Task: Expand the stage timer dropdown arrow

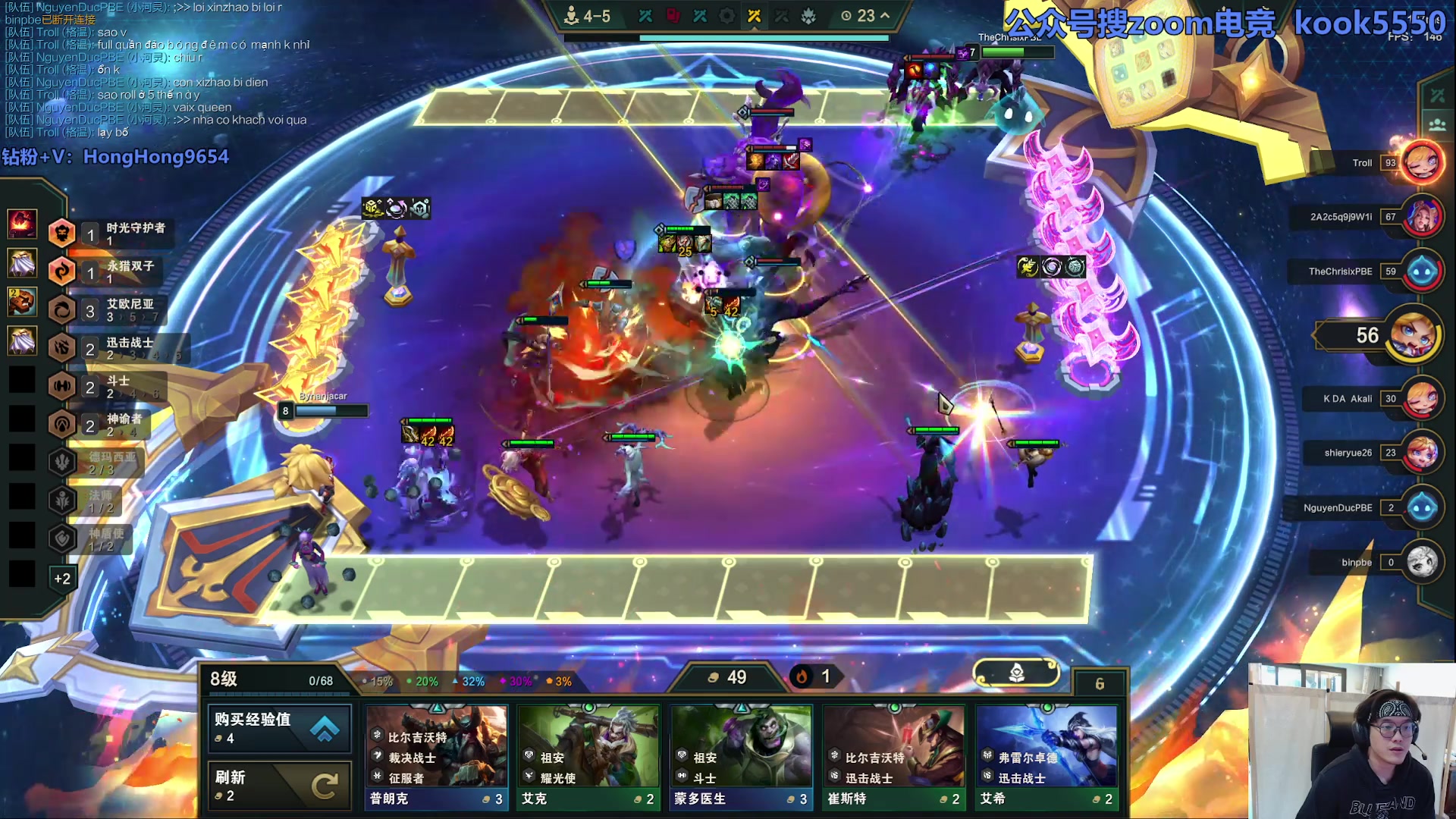Action: pos(885,15)
